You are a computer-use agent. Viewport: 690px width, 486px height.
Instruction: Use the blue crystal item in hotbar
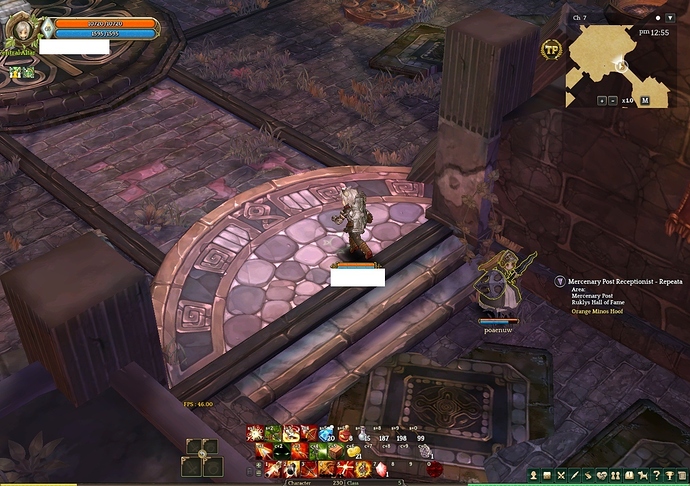pos(326,433)
